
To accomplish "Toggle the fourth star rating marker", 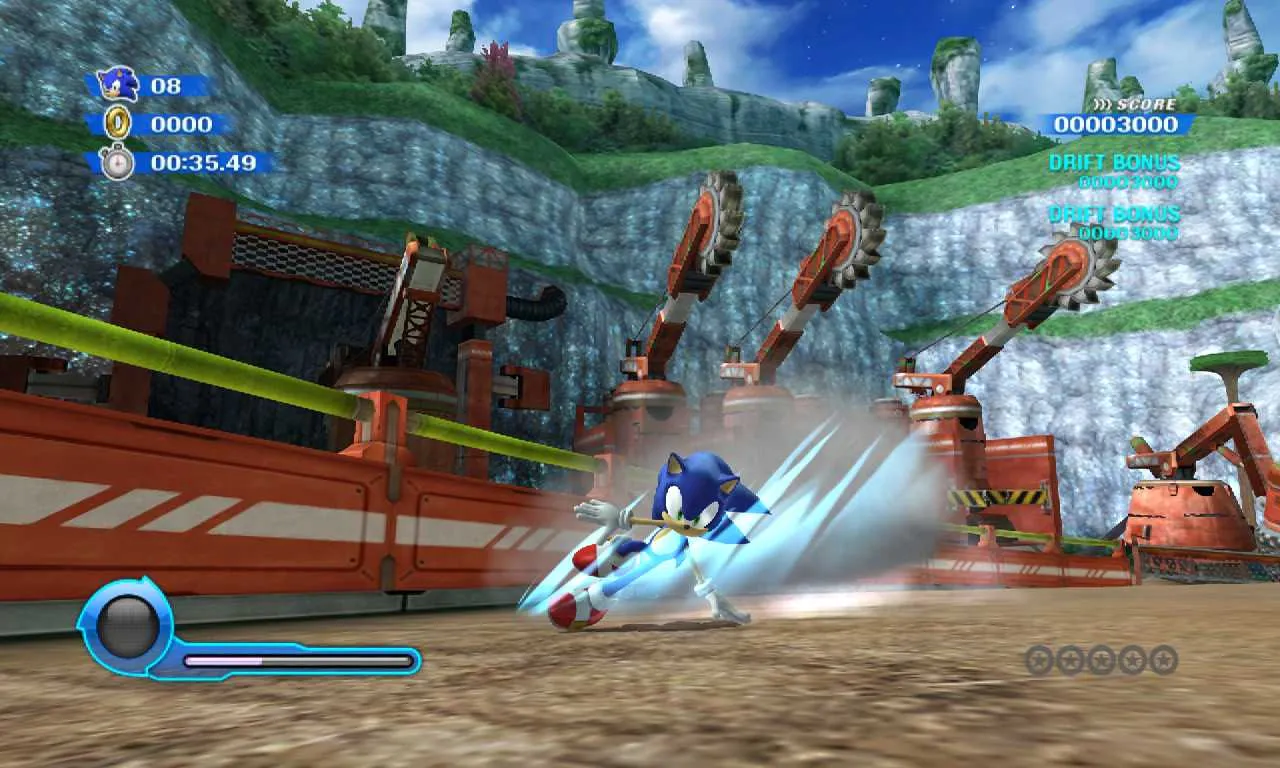I will [x=1133, y=658].
